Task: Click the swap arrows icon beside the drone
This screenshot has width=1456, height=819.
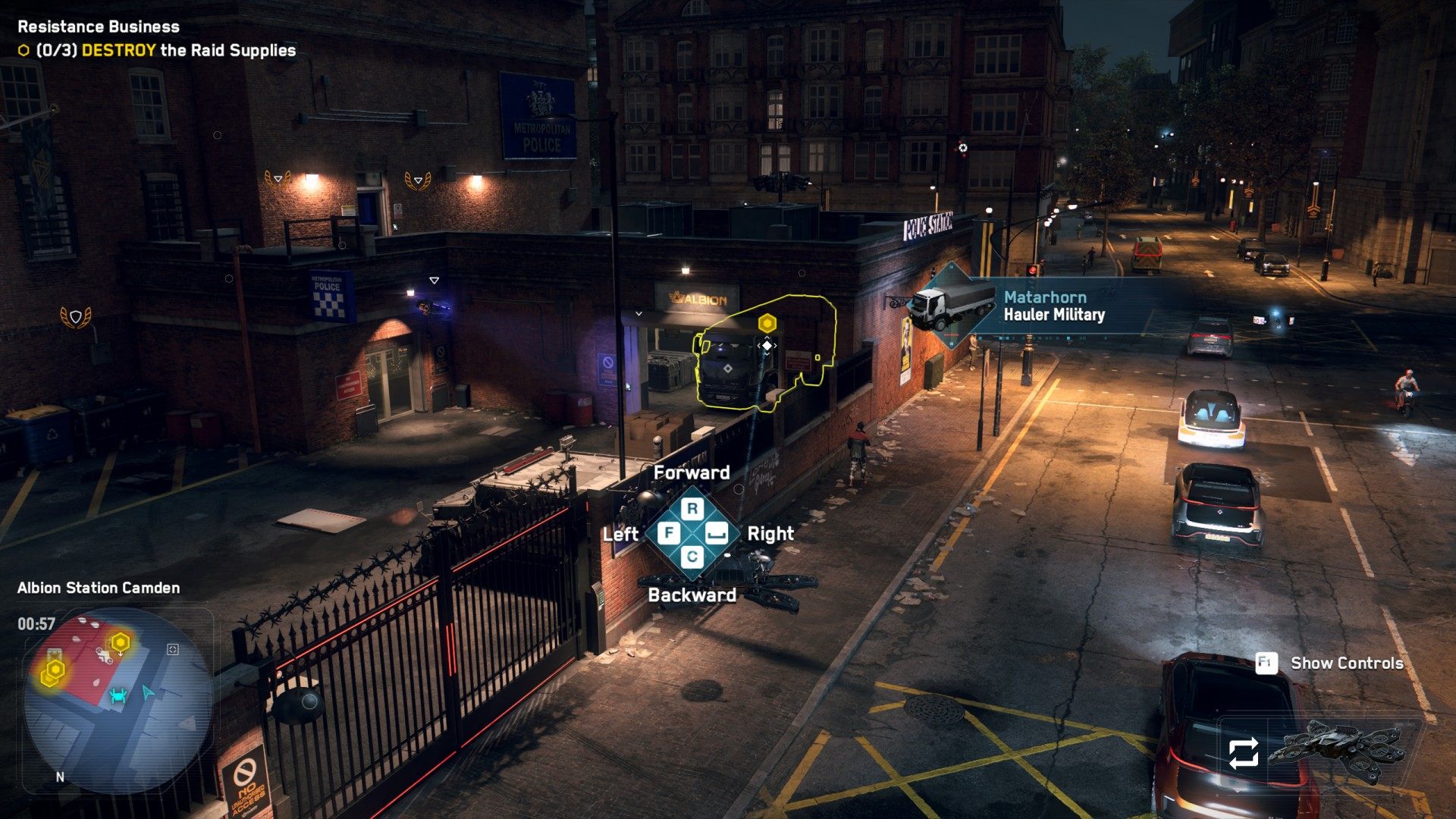Action: 1243,753
